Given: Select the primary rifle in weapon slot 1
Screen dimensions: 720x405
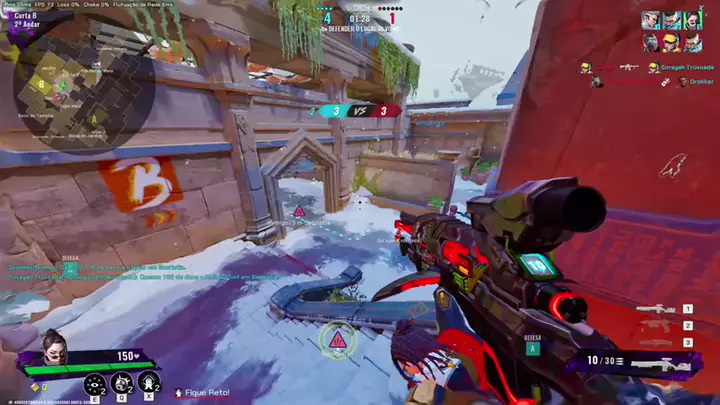Looking at the screenshot, I should click(658, 310).
